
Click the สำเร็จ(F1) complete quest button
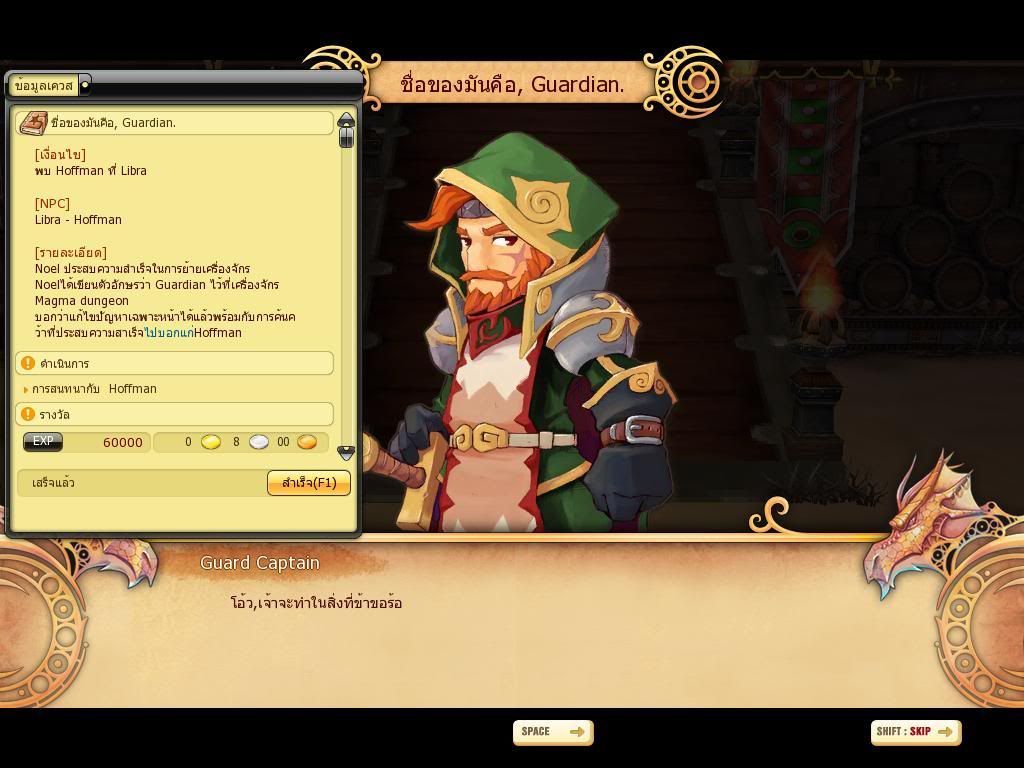[x=309, y=483]
